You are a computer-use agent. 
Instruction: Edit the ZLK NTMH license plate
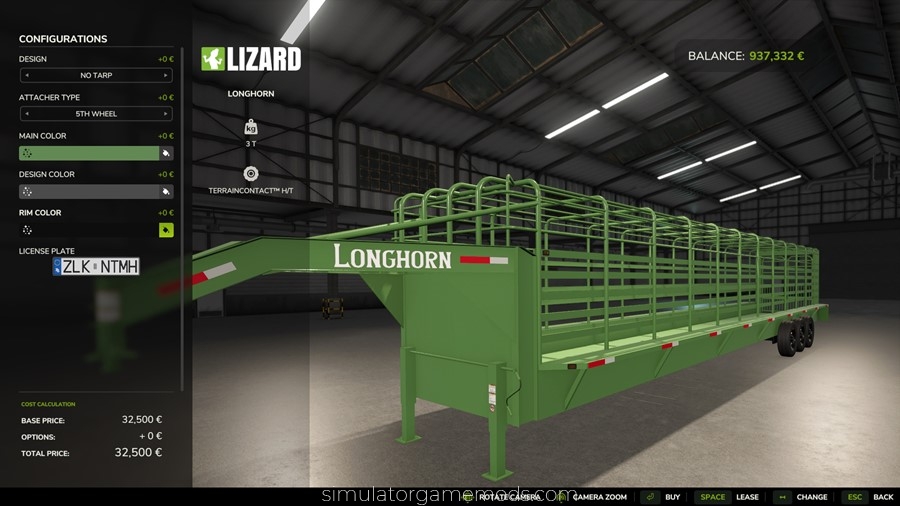coord(96,266)
